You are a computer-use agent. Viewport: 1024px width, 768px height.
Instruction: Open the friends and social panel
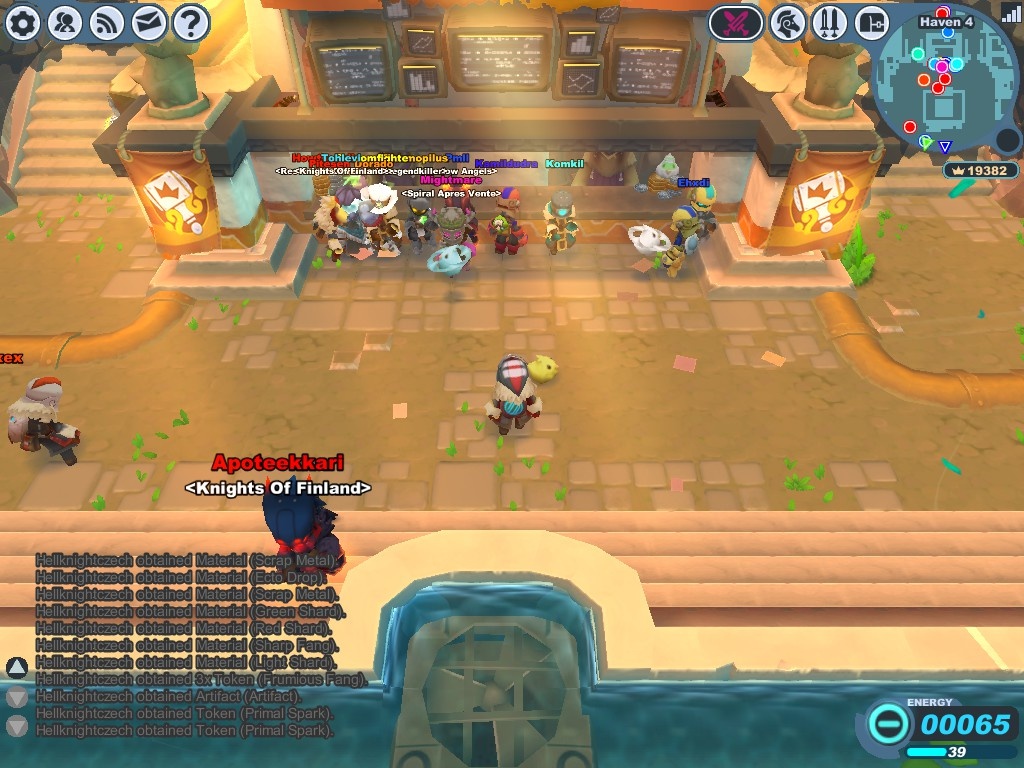(65, 22)
